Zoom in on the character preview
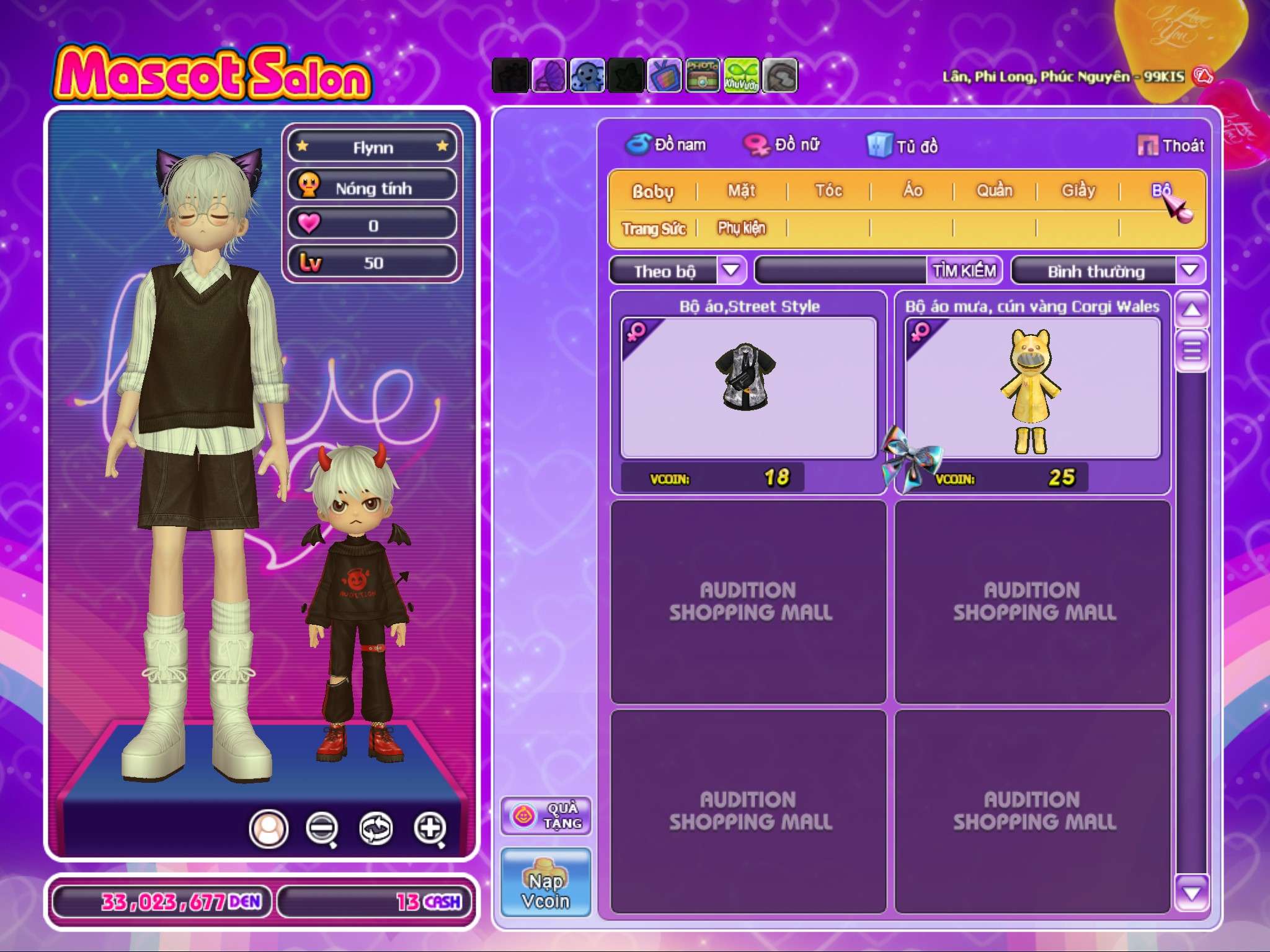The image size is (1270, 952). click(x=430, y=828)
